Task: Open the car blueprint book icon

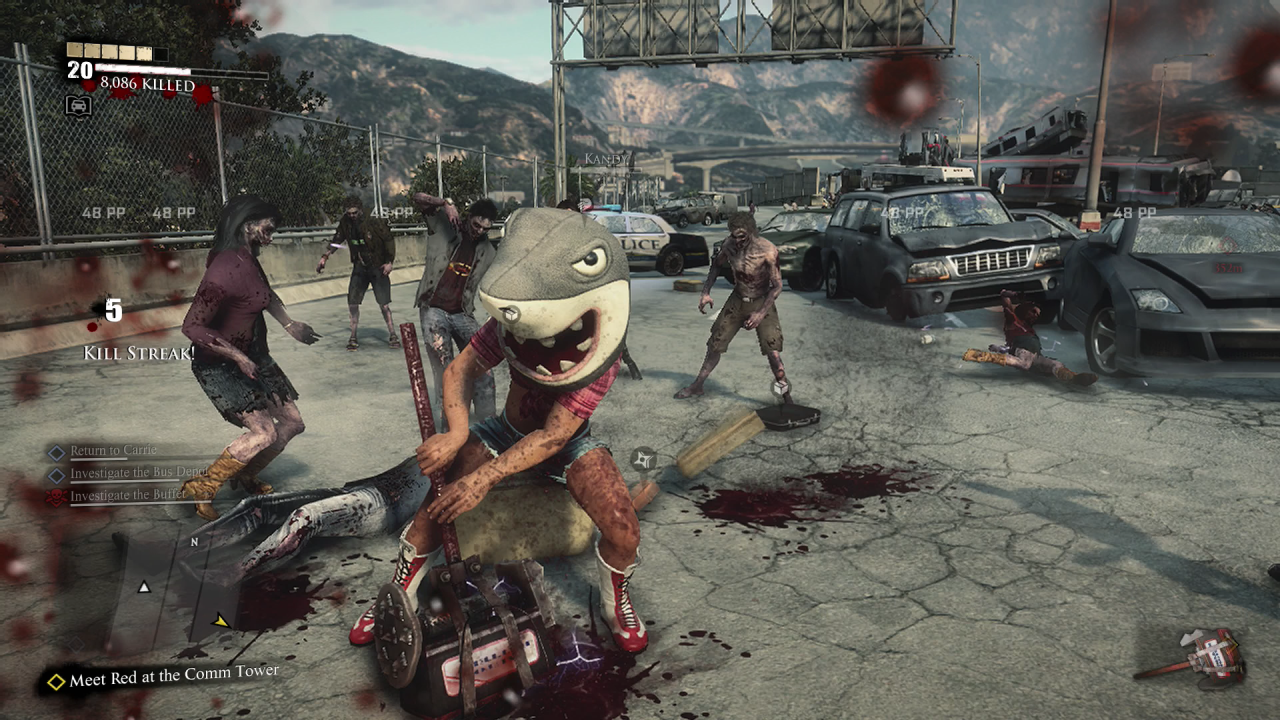Action: [x=78, y=105]
